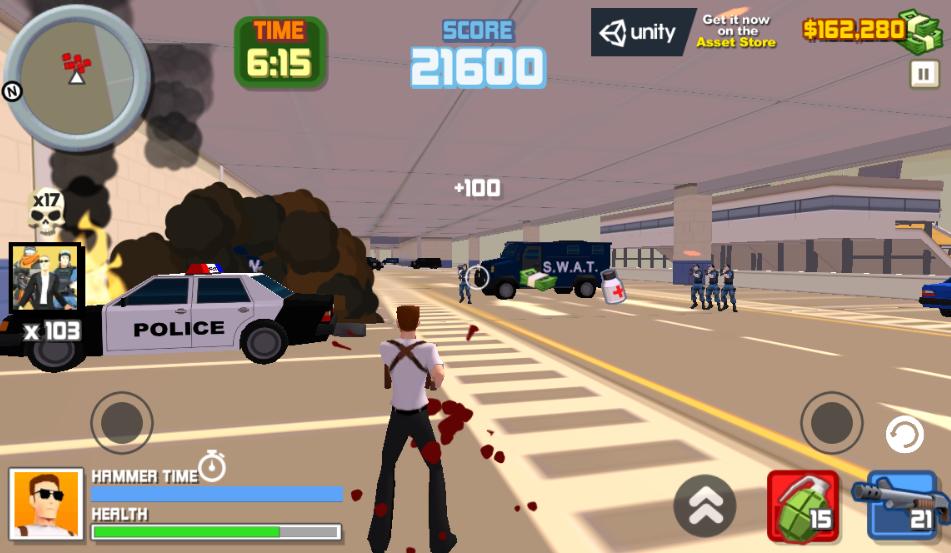Image resolution: width=951 pixels, height=553 pixels.
Task: Tap the circular minimap
Action: (77, 75)
